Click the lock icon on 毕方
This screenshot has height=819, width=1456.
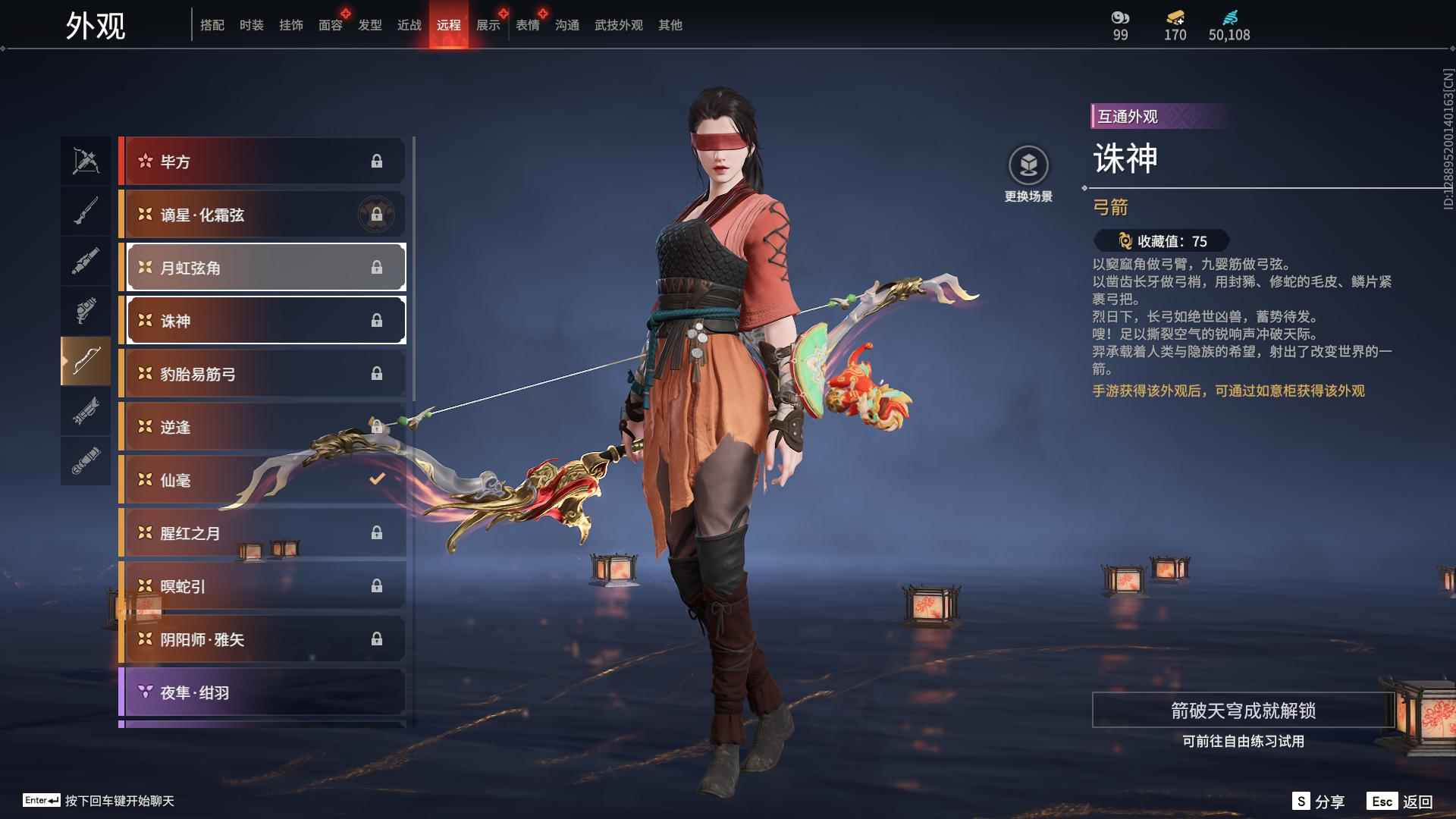point(378,161)
